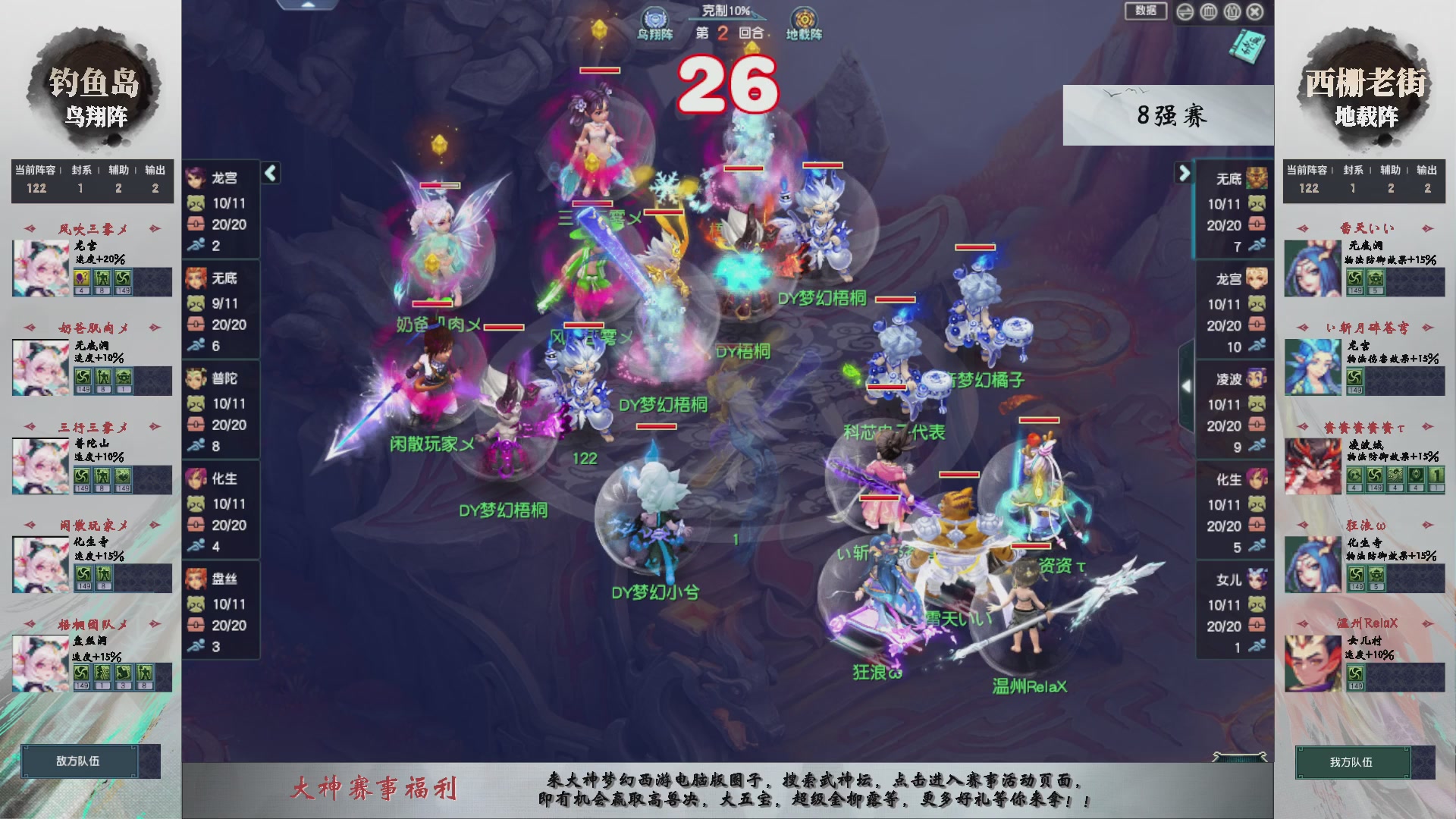
Task: Click the red health bar above 温州RelaX
Action: 1031,546
